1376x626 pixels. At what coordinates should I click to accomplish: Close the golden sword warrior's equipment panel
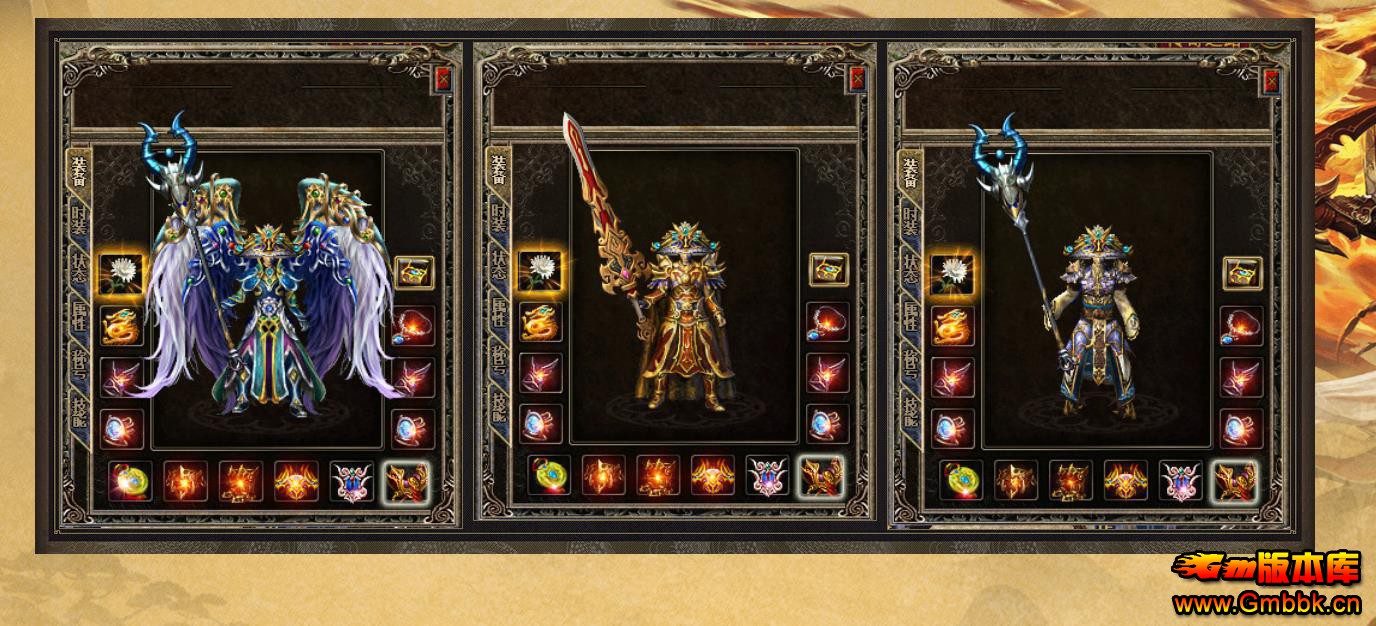click(857, 80)
